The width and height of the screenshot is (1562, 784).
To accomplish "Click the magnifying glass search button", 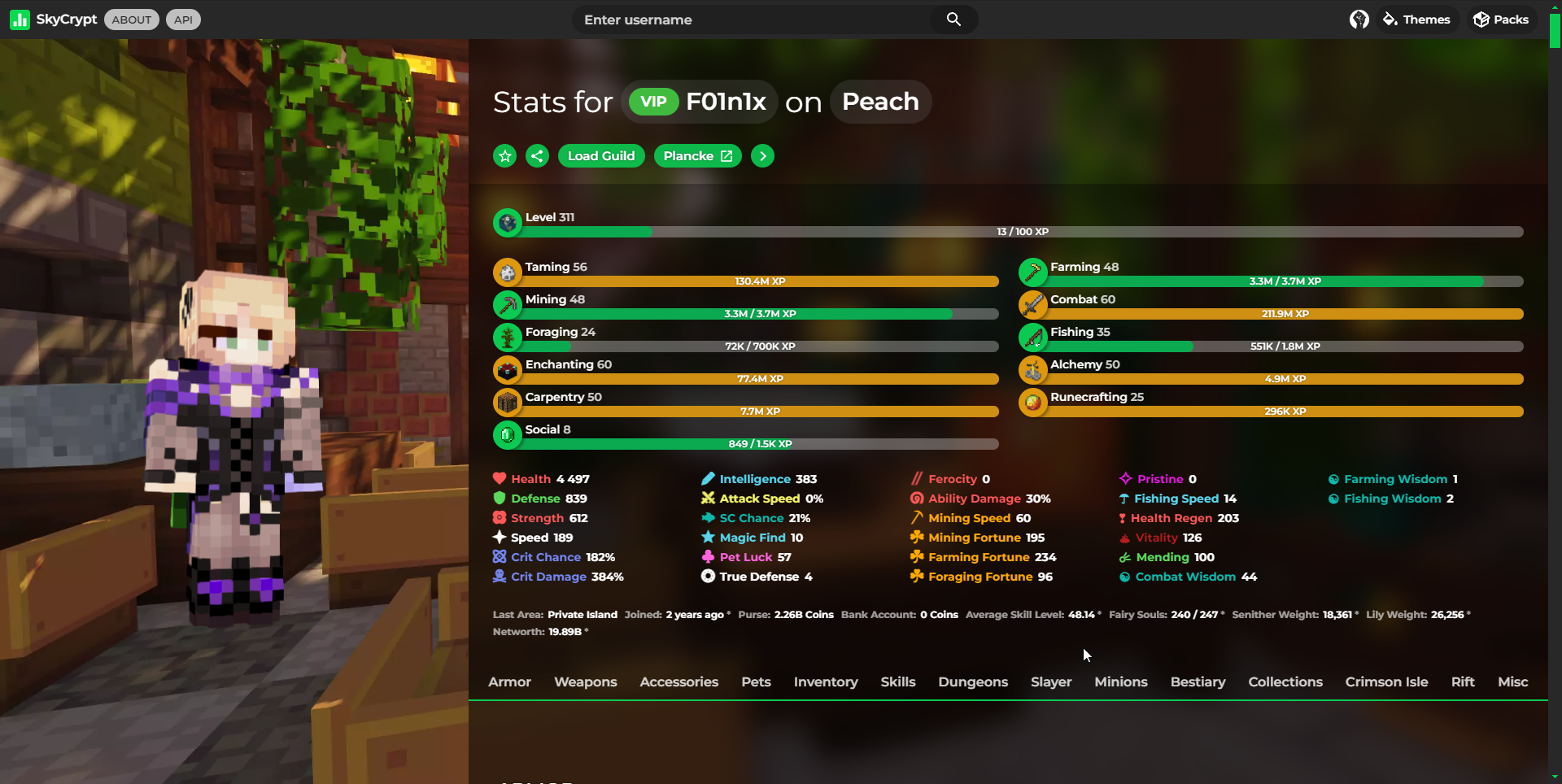I will (x=953, y=20).
